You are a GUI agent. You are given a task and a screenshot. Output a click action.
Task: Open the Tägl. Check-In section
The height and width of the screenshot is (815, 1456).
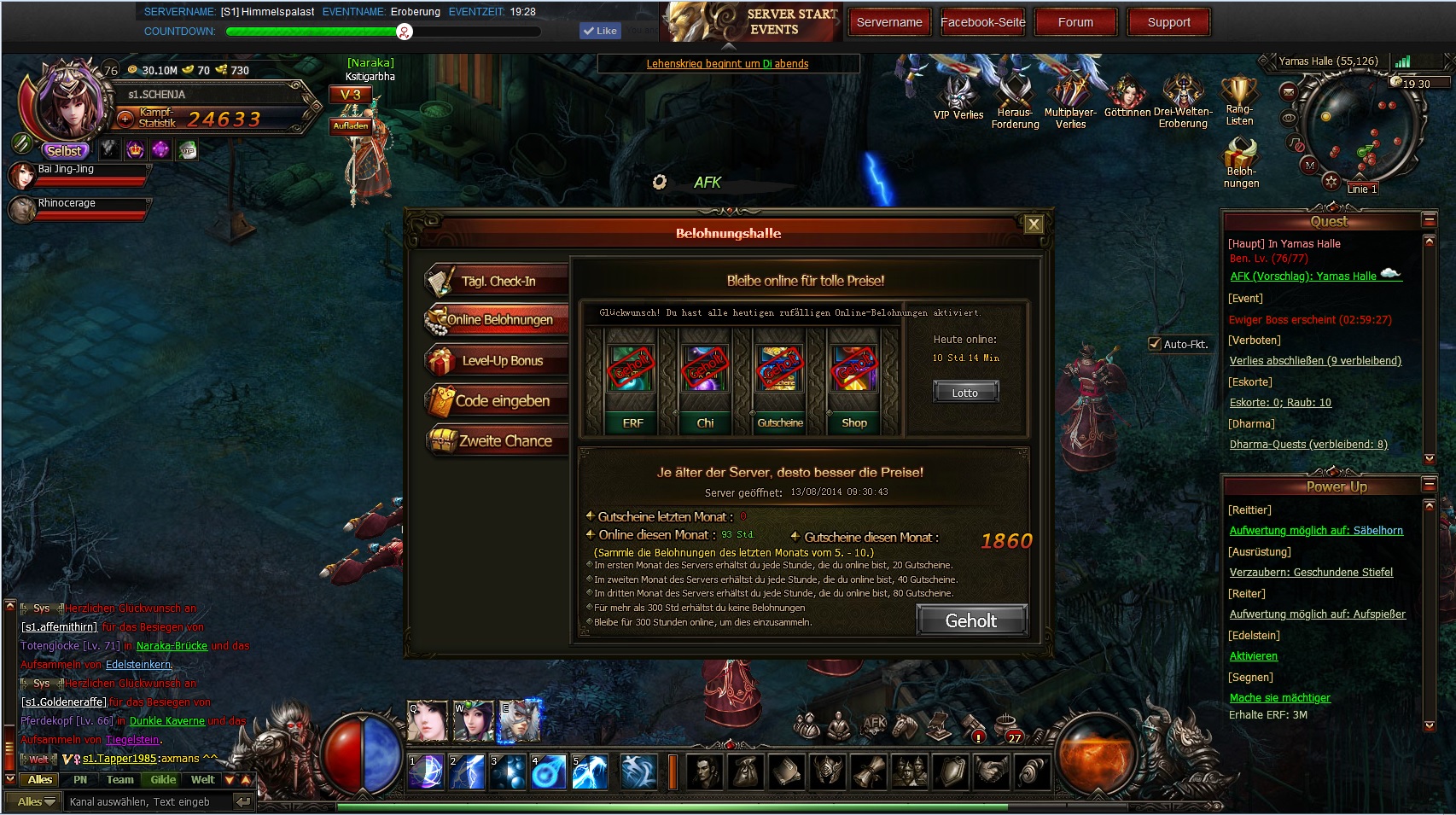pos(498,281)
